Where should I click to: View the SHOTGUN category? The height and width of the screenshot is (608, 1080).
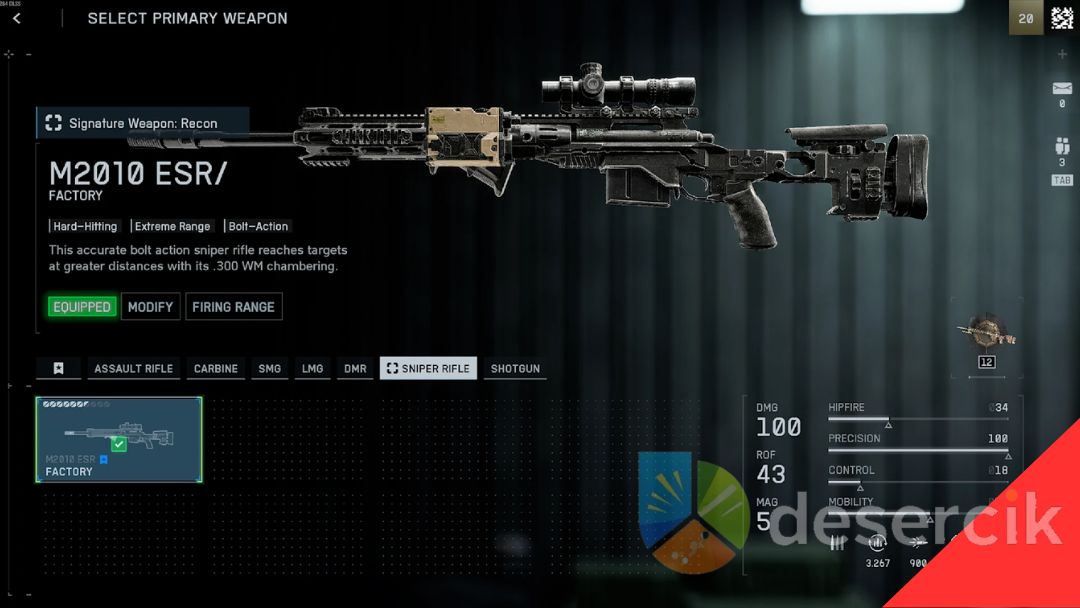pos(515,369)
